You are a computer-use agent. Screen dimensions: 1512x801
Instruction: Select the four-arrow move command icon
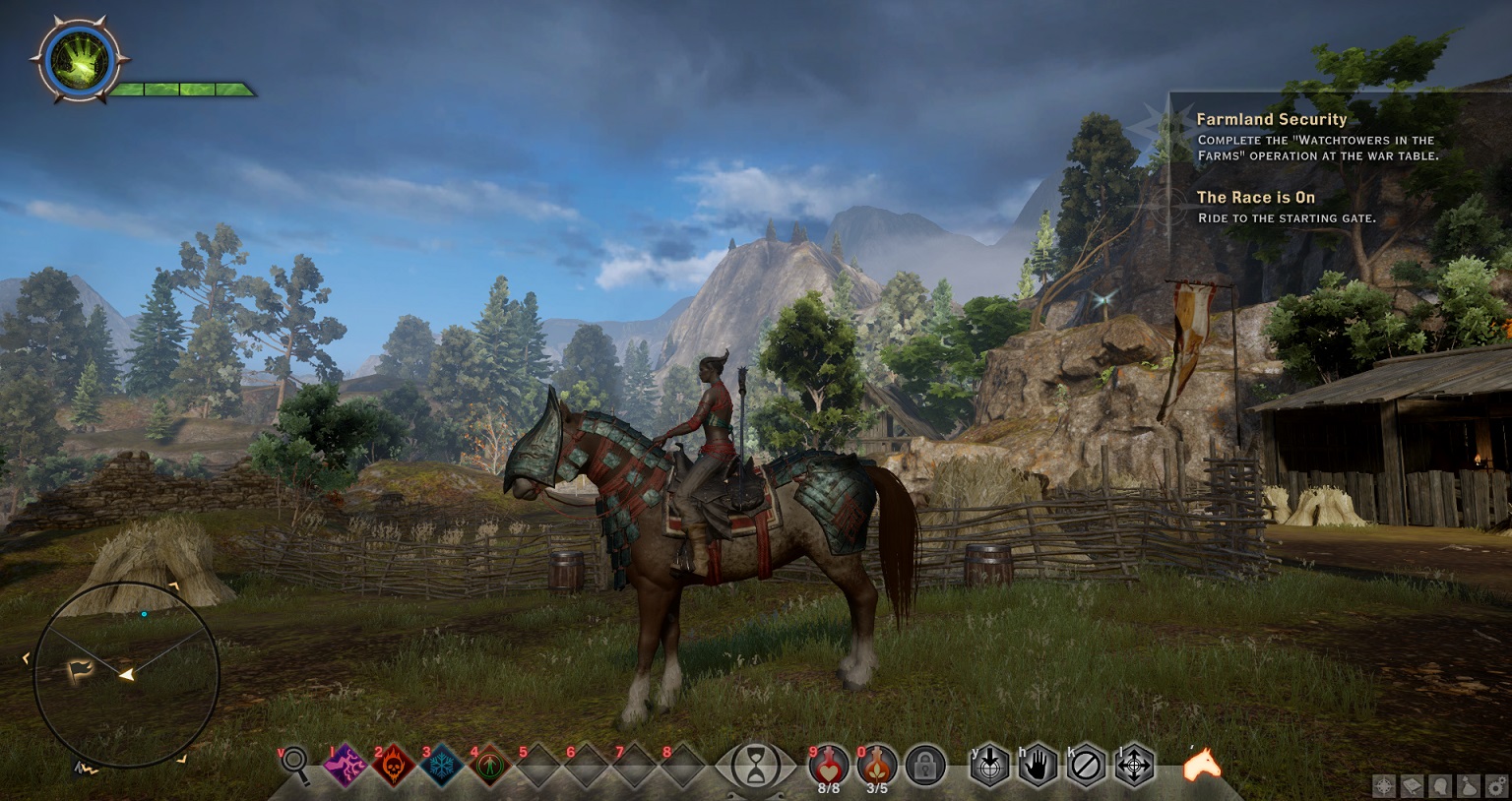tap(1134, 765)
